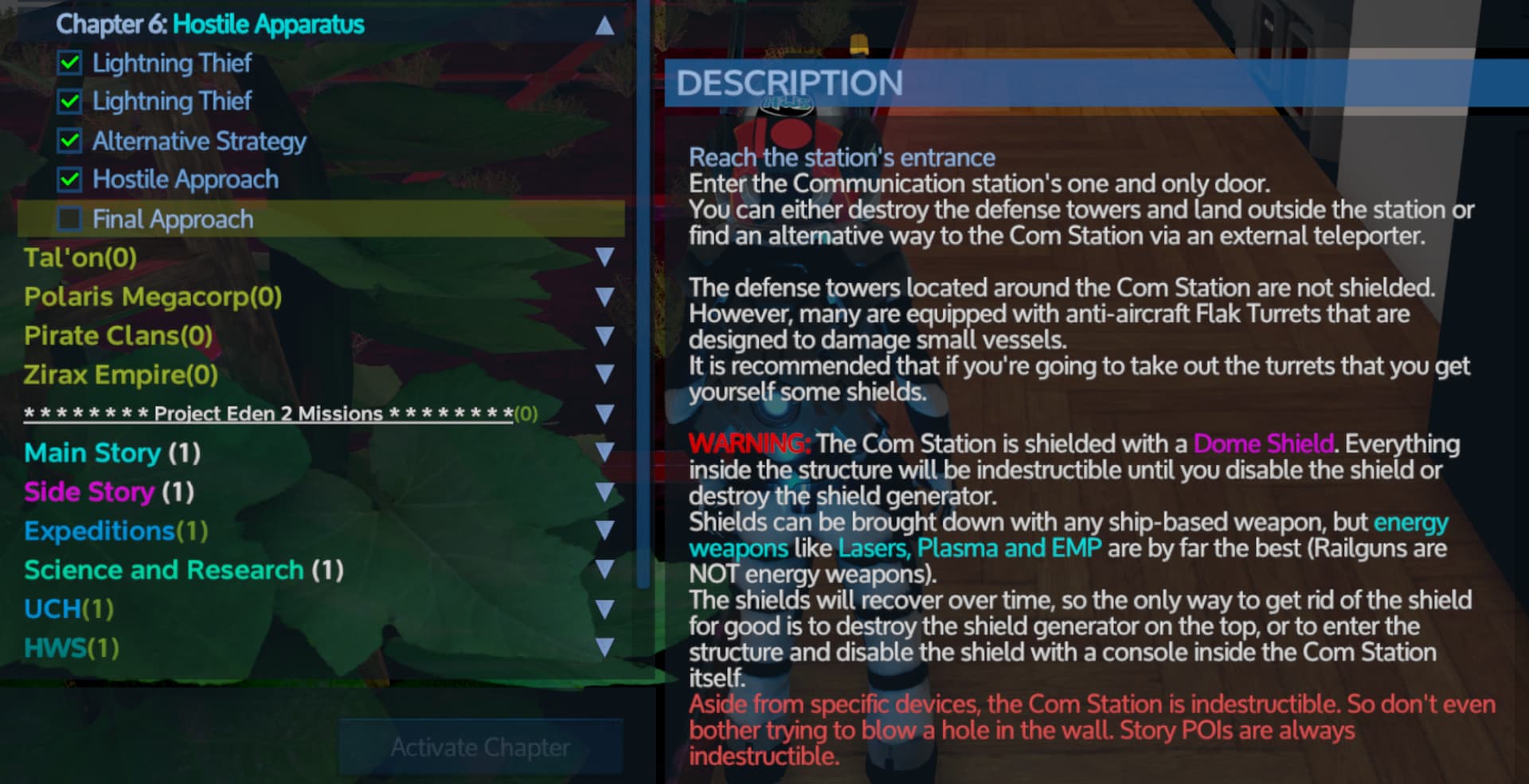
Task: Expand the Polaris Megacorp category
Action: (x=604, y=297)
